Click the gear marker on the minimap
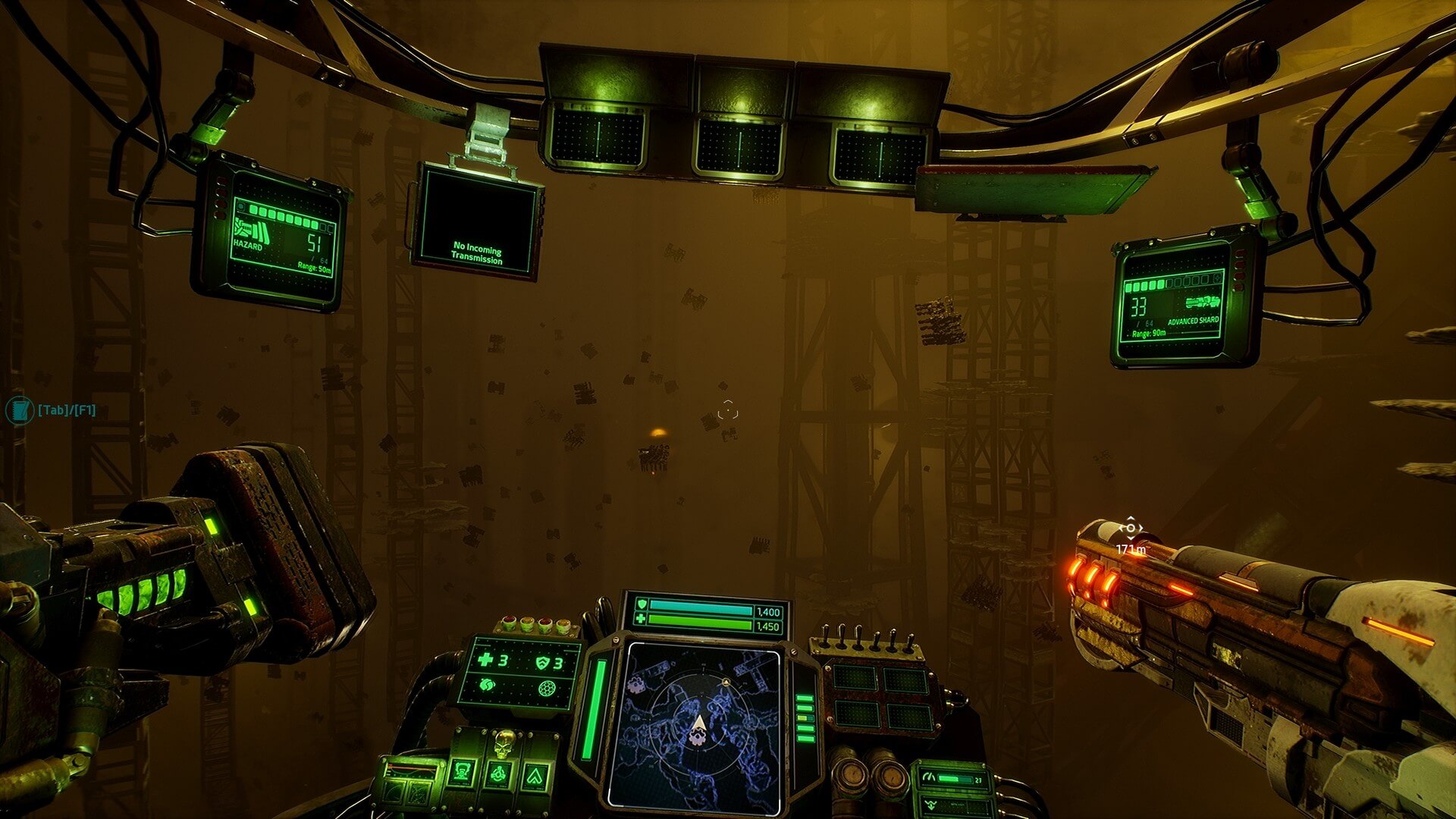This screenshot has height=819, width=1456. [x=635, y=686]
